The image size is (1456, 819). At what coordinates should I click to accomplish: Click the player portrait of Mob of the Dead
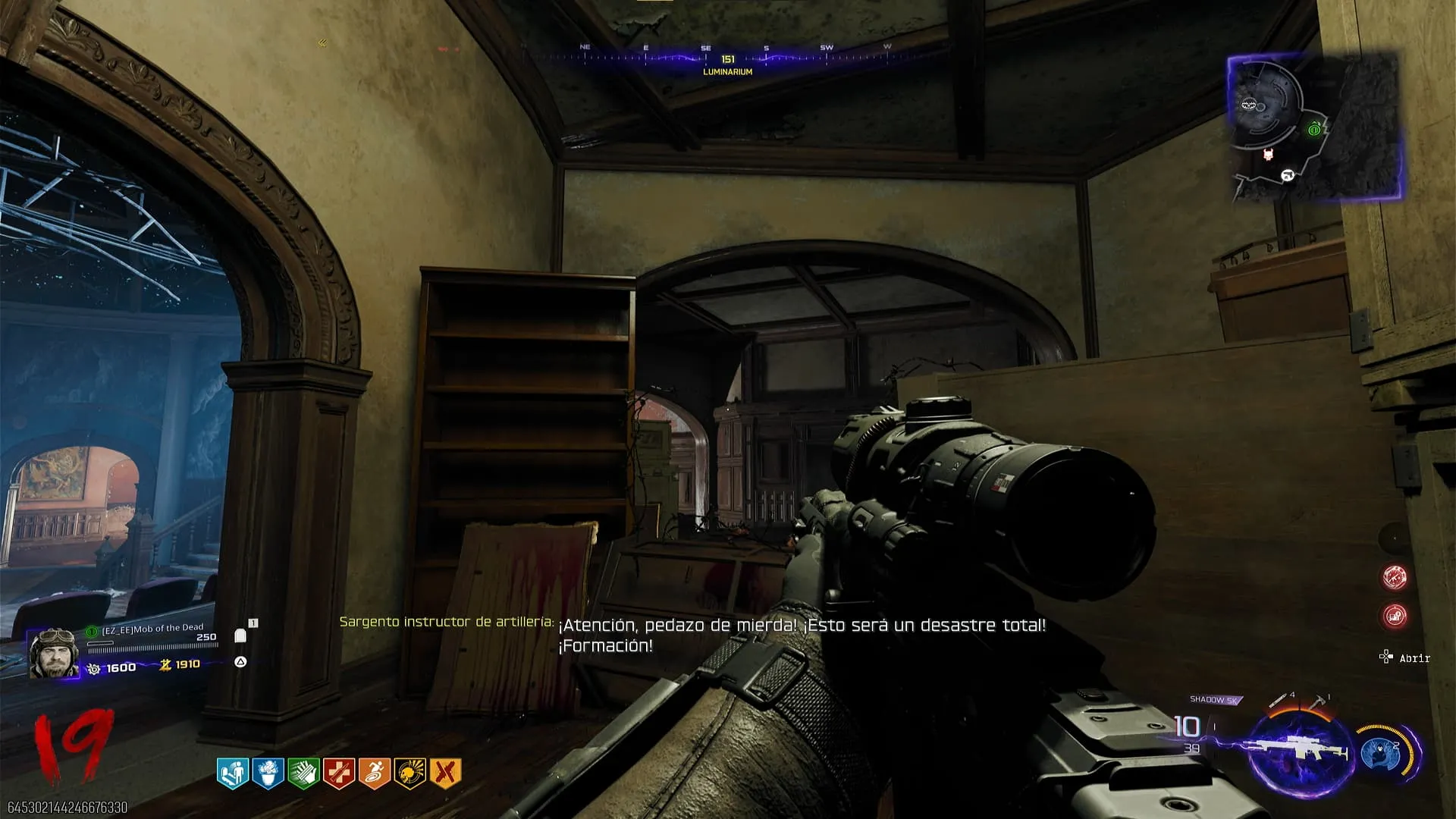coord(53,652)
